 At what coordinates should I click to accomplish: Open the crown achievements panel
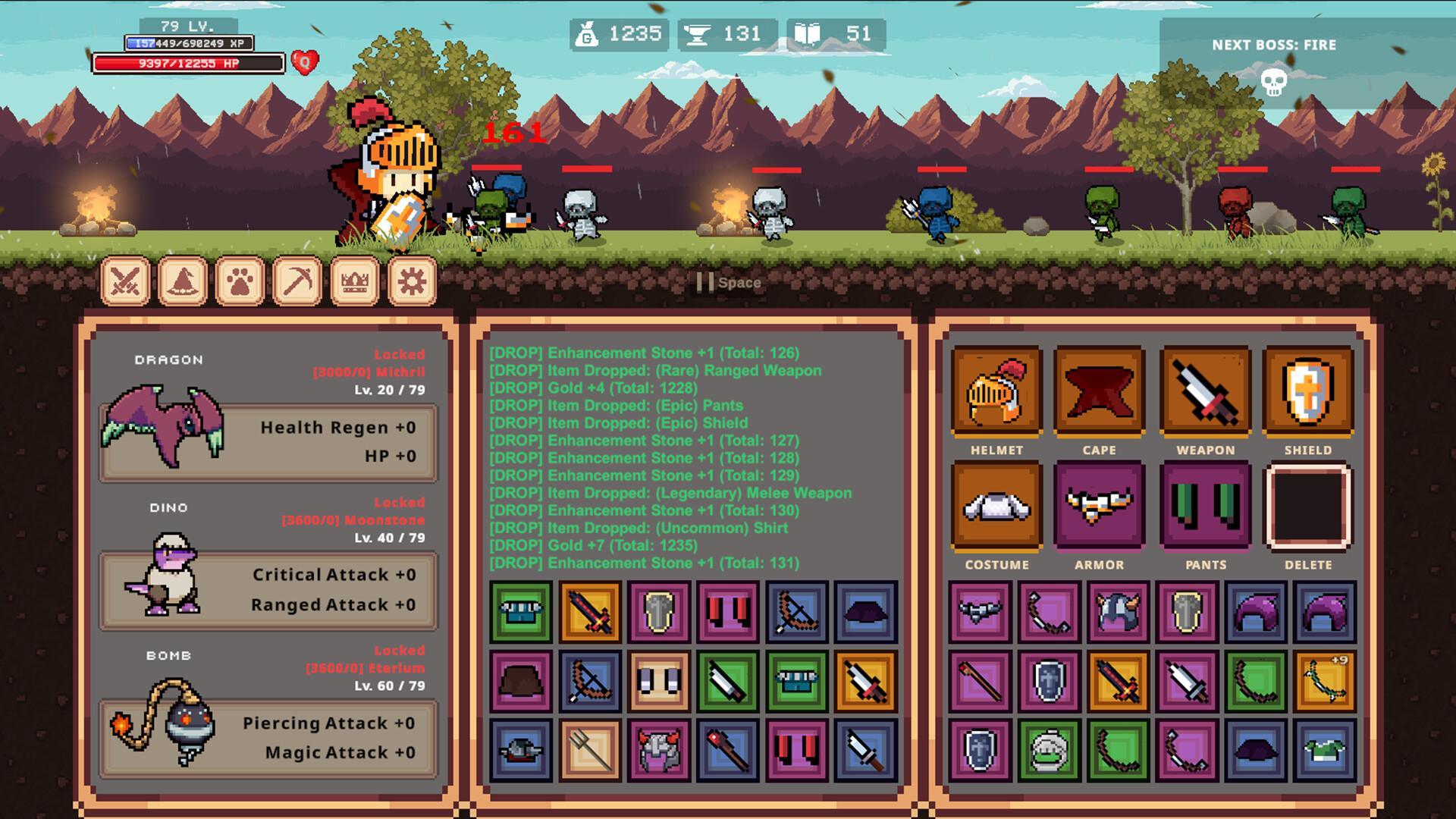[353, 280]
